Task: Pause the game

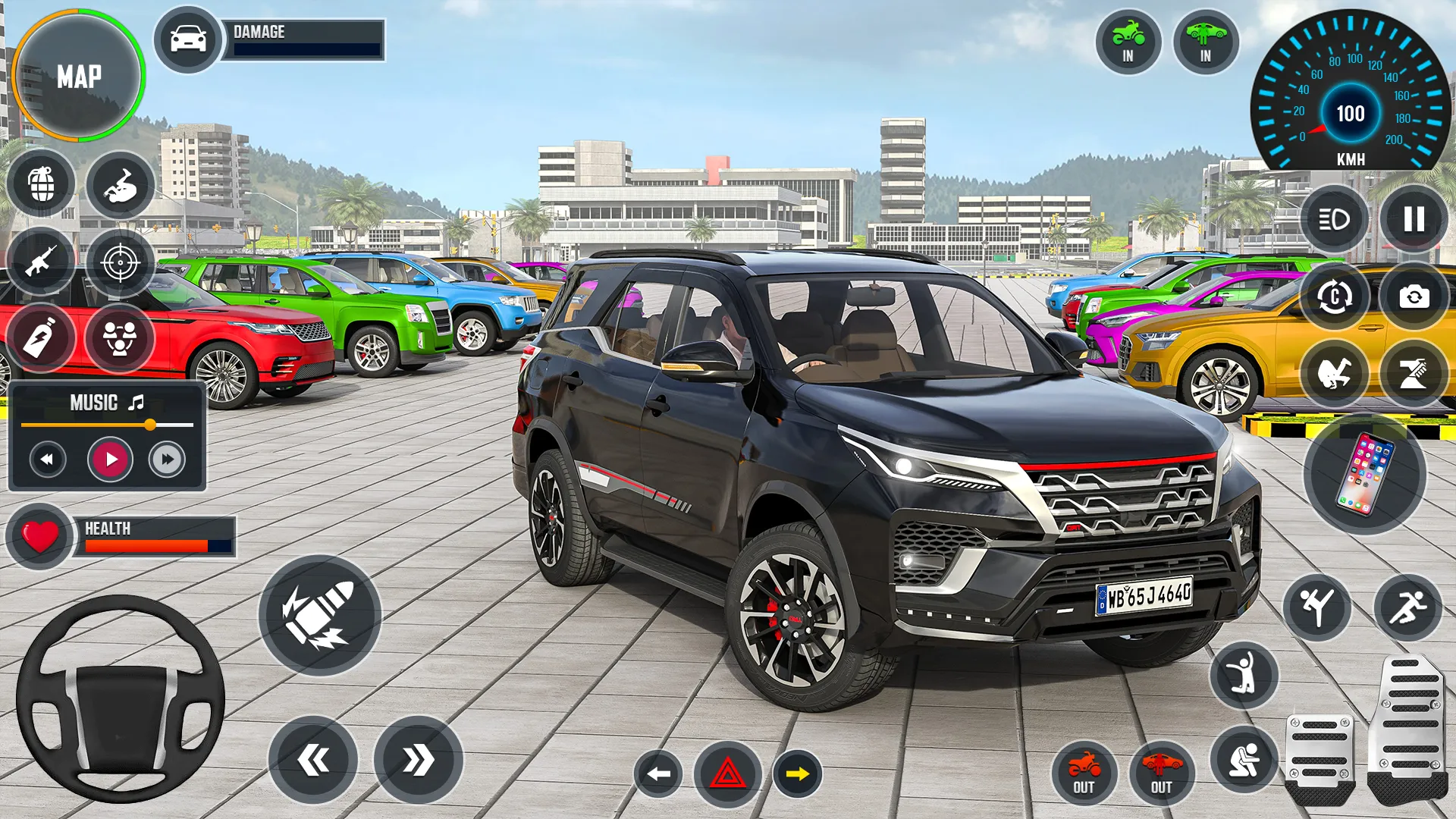Action: pyautogui.click(x=1414, y=219)
